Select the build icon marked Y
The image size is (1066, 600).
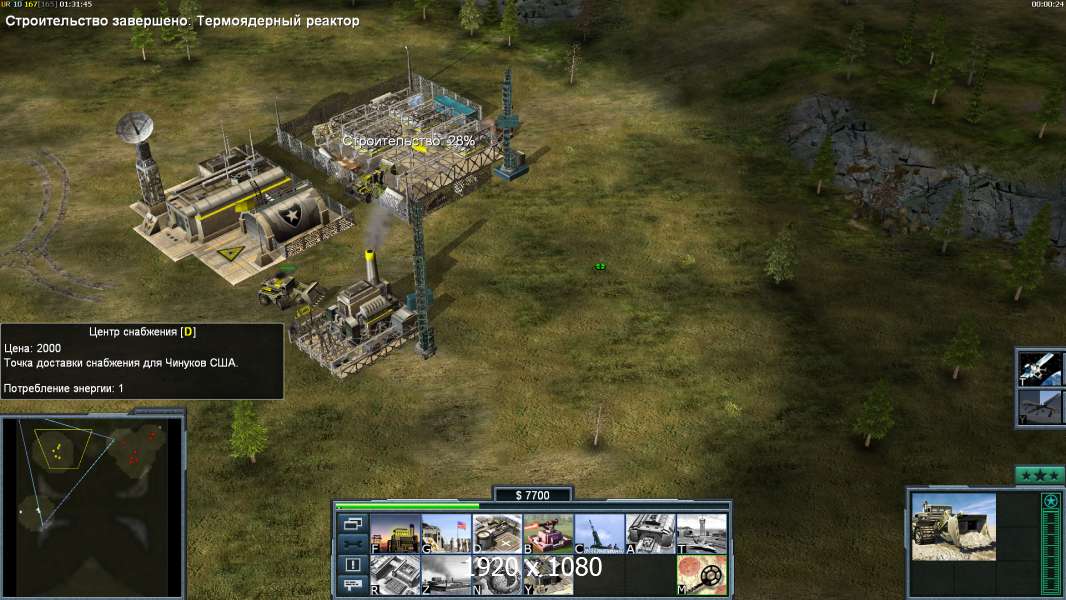click(x=548, y=575)
